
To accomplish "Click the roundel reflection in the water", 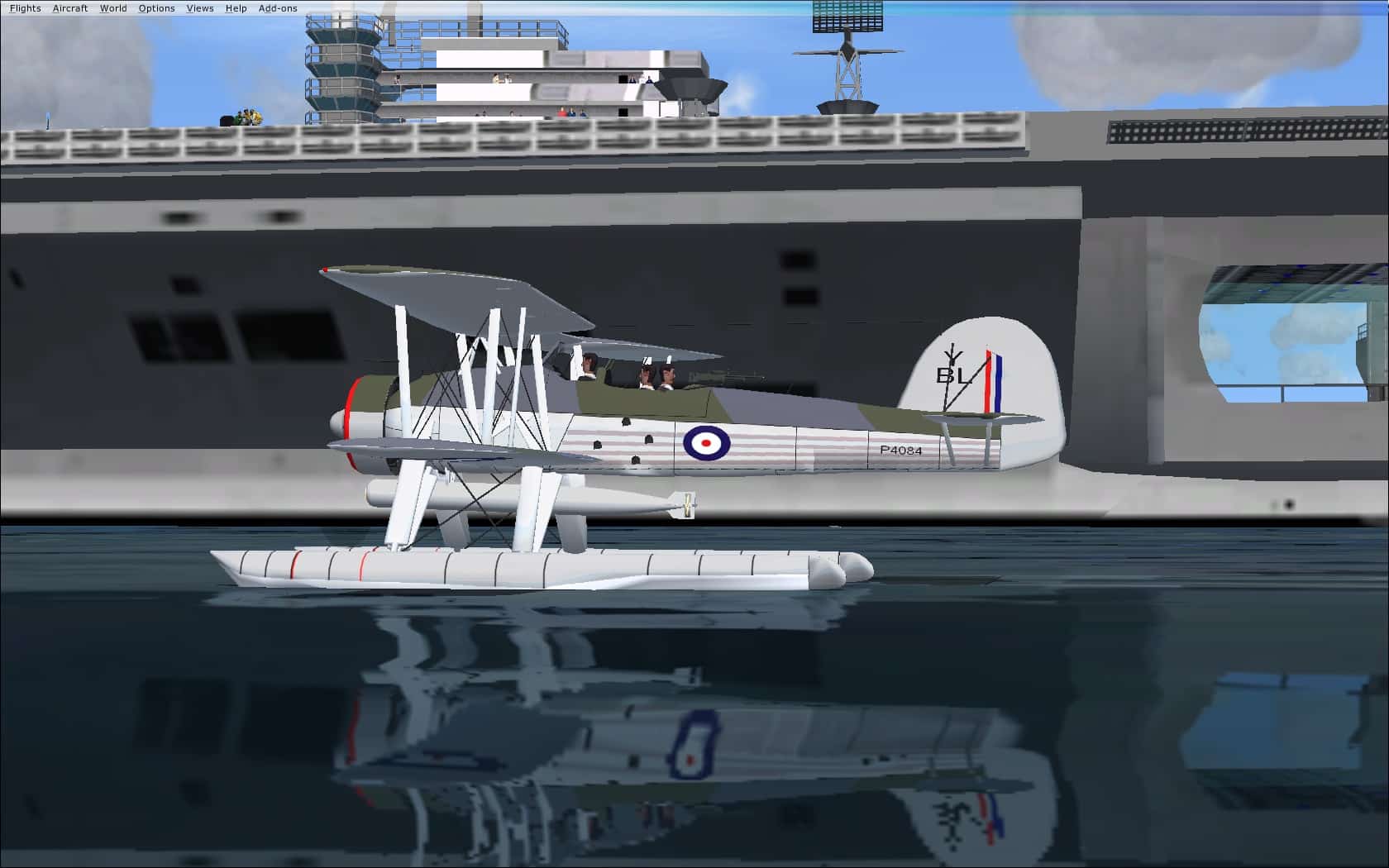I will (x=694, y=744).
